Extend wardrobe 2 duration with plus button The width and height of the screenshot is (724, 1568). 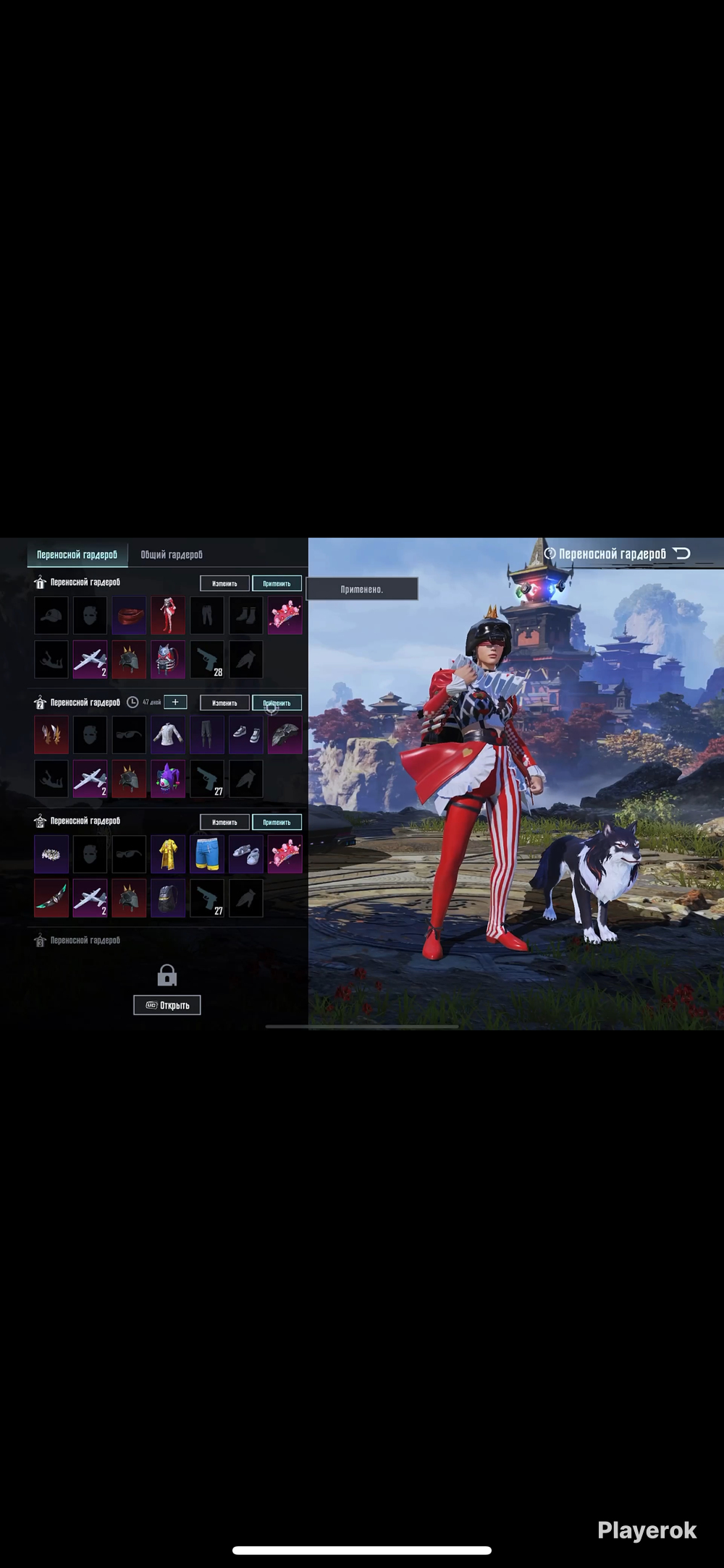(x=175, y=702)
